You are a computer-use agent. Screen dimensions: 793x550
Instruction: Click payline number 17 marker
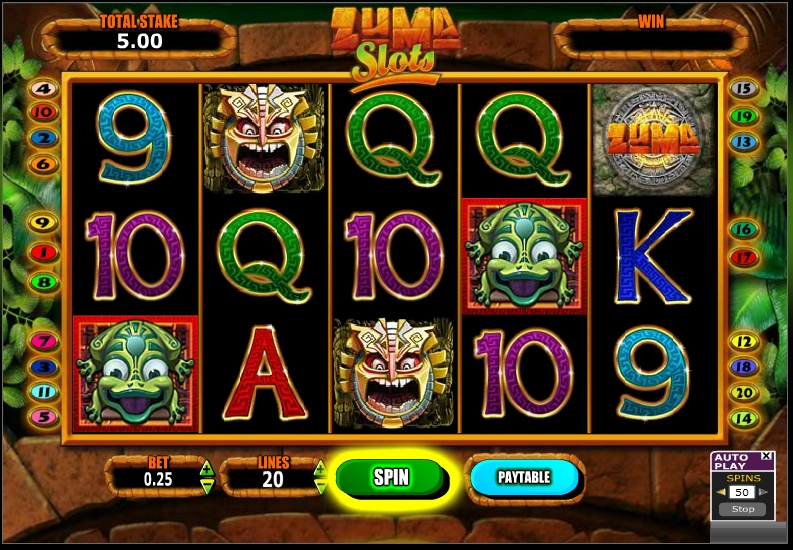point(743,257)
